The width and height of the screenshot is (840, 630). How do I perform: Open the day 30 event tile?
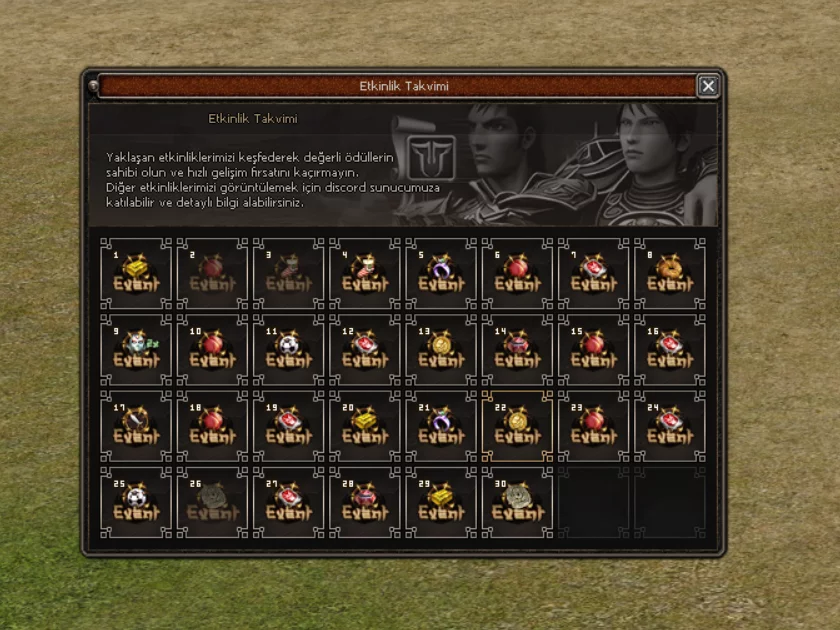point(517,503)
